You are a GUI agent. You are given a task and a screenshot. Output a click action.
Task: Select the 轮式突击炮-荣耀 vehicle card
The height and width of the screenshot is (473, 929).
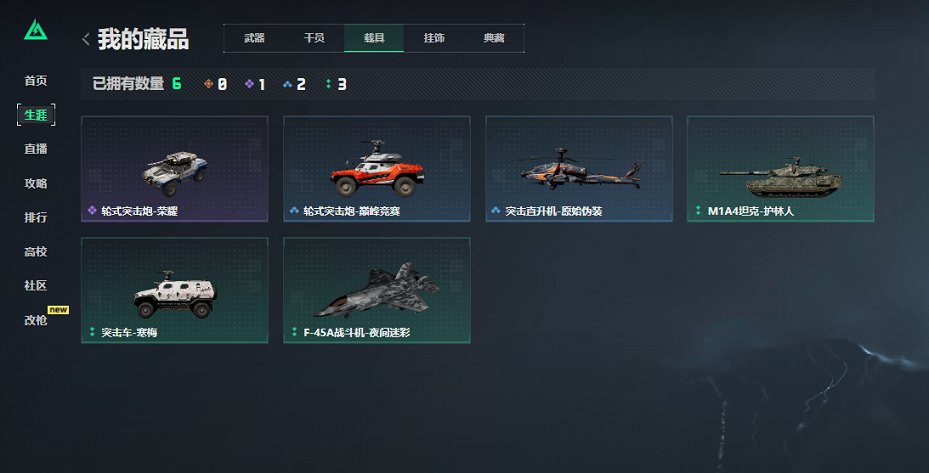[x=174, y=169]
